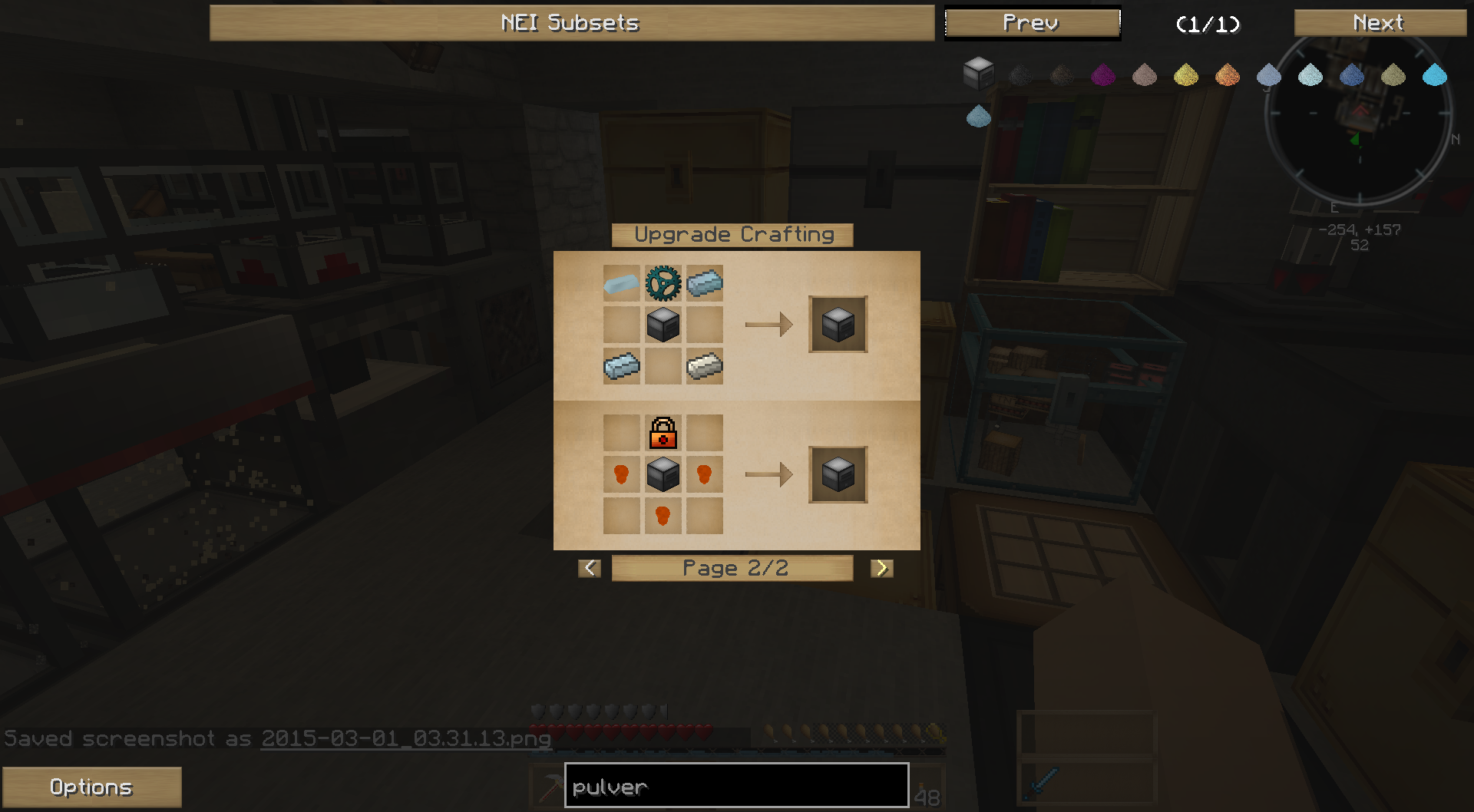Click the output machine of the gear recipe
The width and height of the screenshot is (1474, 812).
point(838,325)
